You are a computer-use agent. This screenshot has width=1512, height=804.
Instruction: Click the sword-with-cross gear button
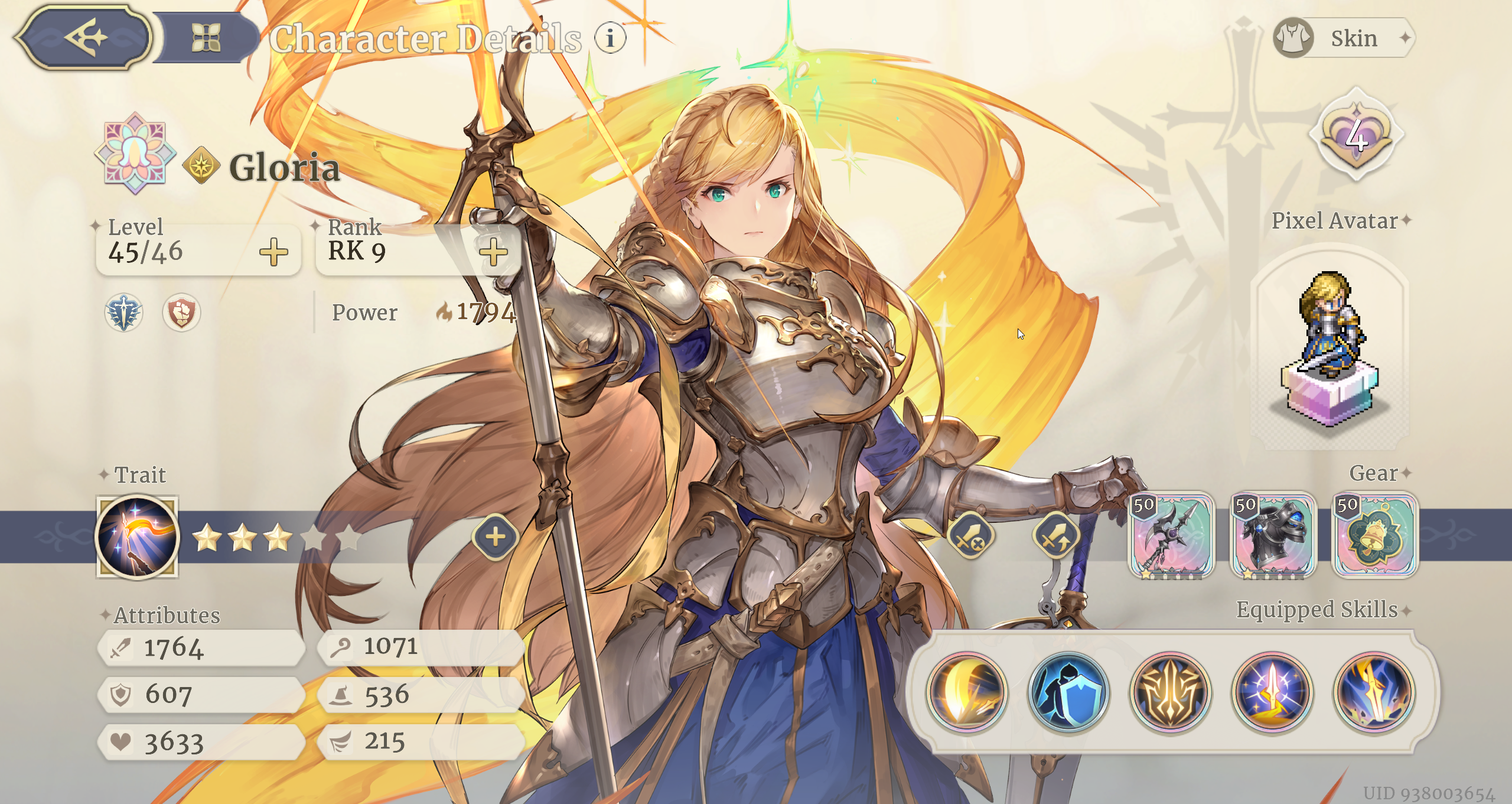969,537
